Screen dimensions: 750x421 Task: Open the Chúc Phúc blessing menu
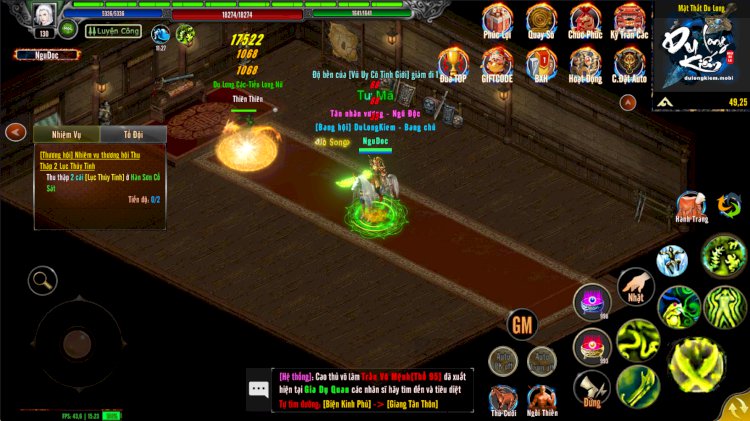click(x=585, y=20)
